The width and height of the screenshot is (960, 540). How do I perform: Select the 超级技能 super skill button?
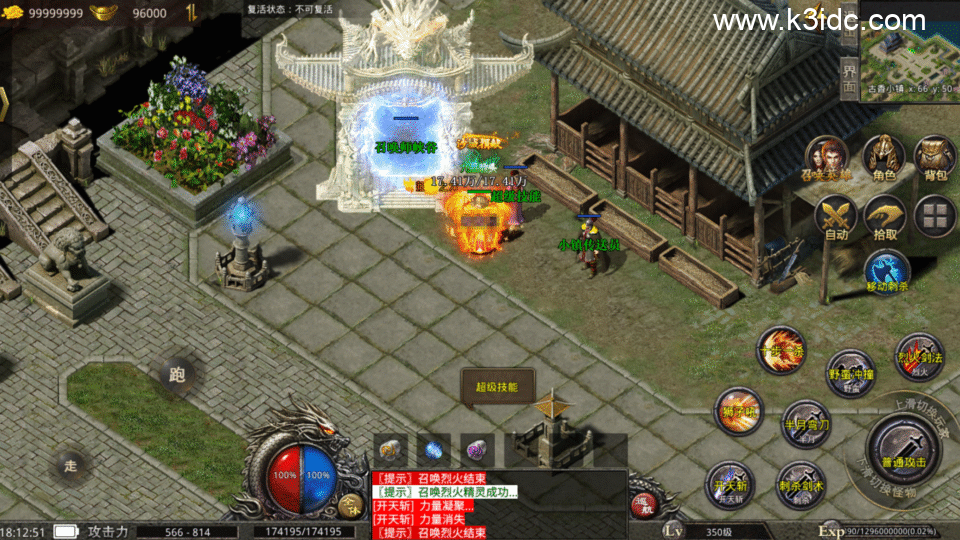(x=497, y=387)
